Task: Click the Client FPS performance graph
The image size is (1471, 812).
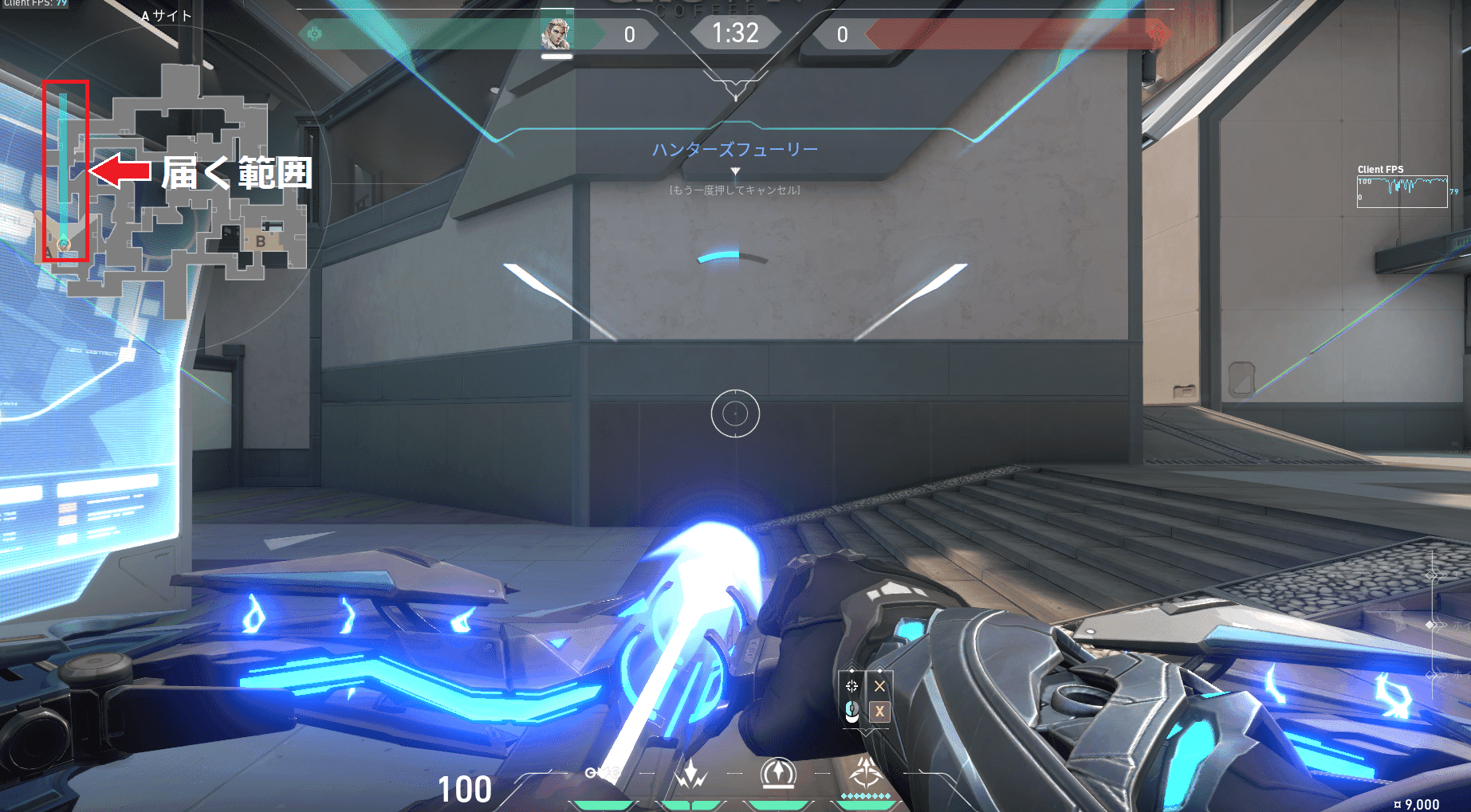Action: pos(1402,191)
